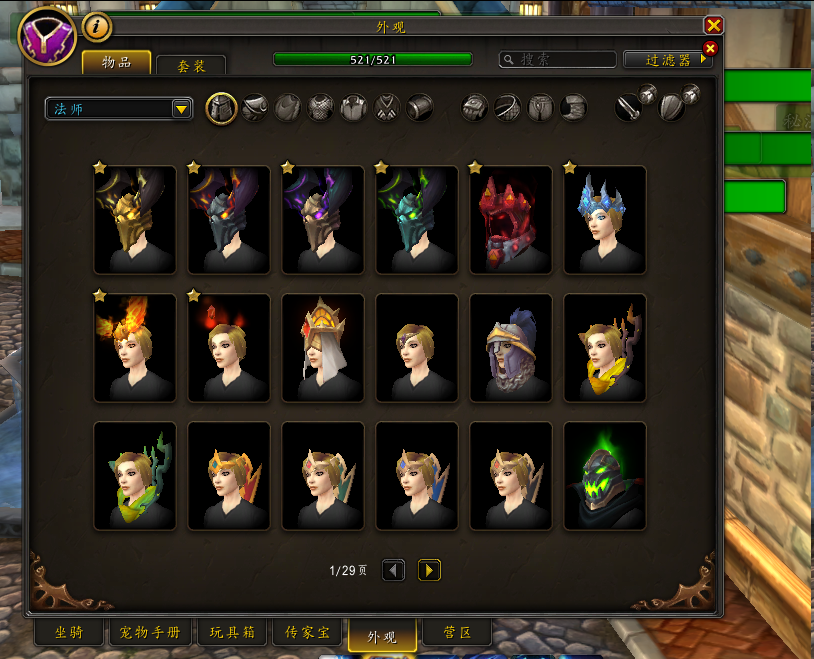814x659 pixels.
Task: Go to the next appearance page
Action: click(429, 570)
